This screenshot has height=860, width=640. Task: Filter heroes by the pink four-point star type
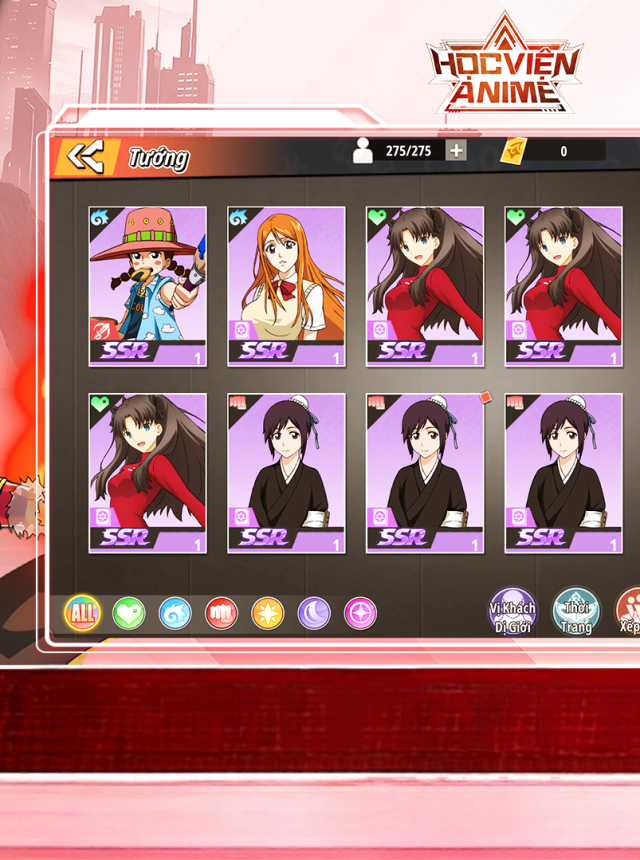[360, 613]
